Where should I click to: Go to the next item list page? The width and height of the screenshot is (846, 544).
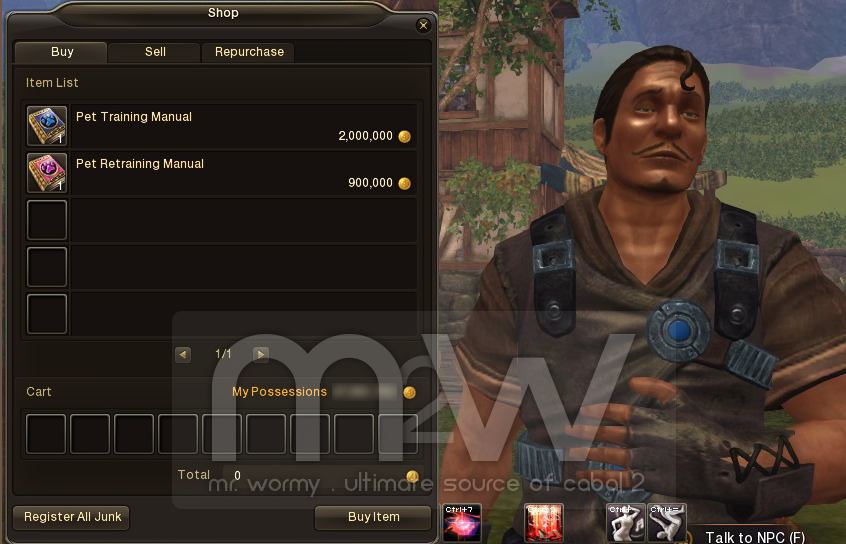[261, 354]
